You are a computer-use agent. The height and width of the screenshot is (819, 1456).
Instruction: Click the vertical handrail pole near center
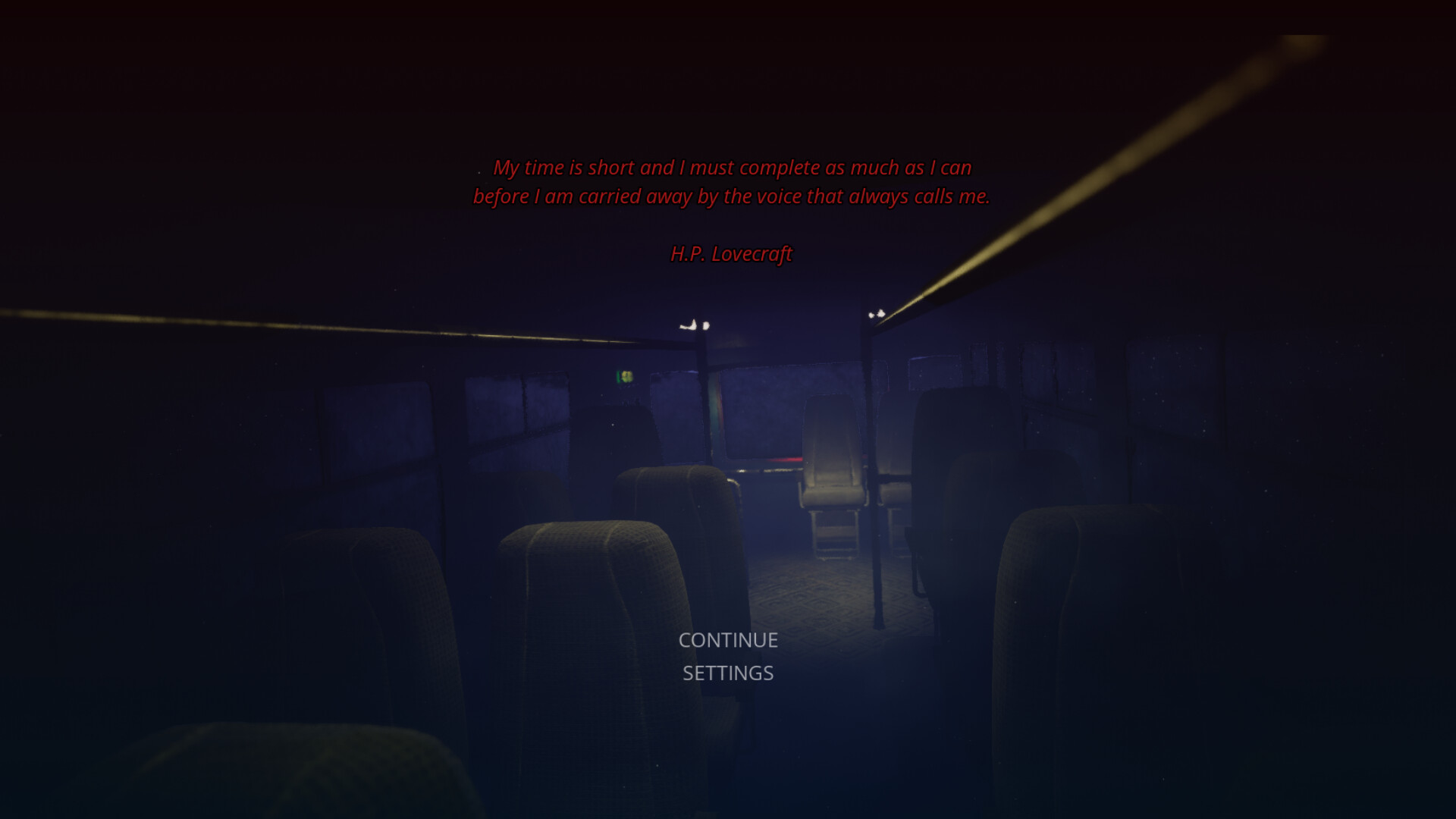(872, 455)
